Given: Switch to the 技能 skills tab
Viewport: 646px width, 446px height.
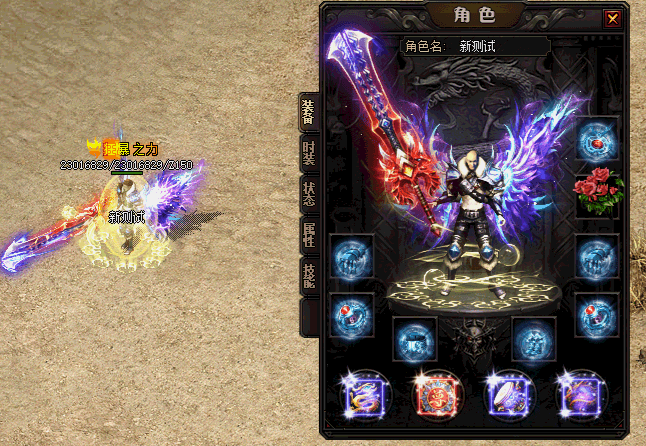Looking at the screenshot, I should [x=309, y=276].
